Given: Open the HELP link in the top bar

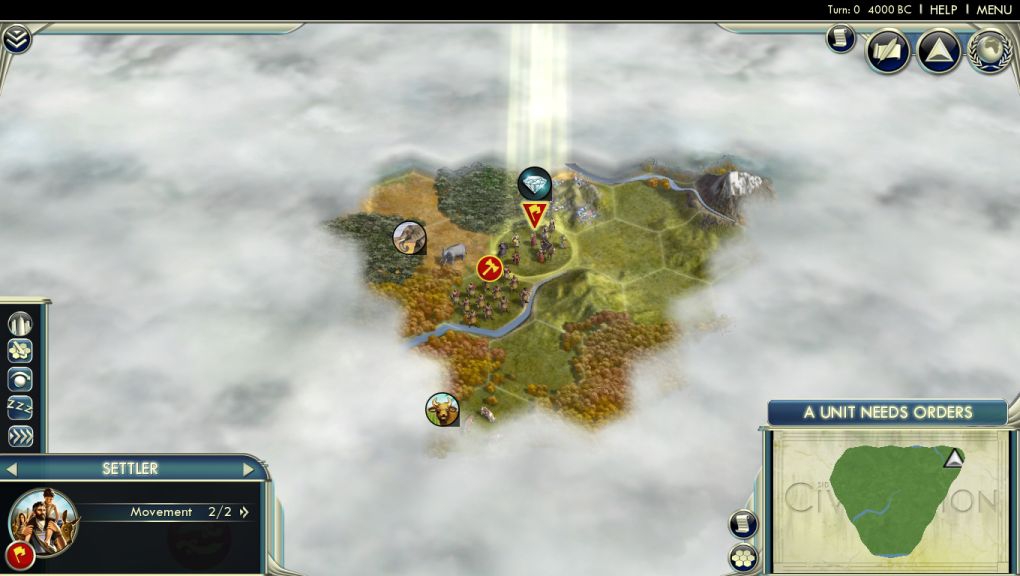Looking at the screenshot, I should (943, 9).
